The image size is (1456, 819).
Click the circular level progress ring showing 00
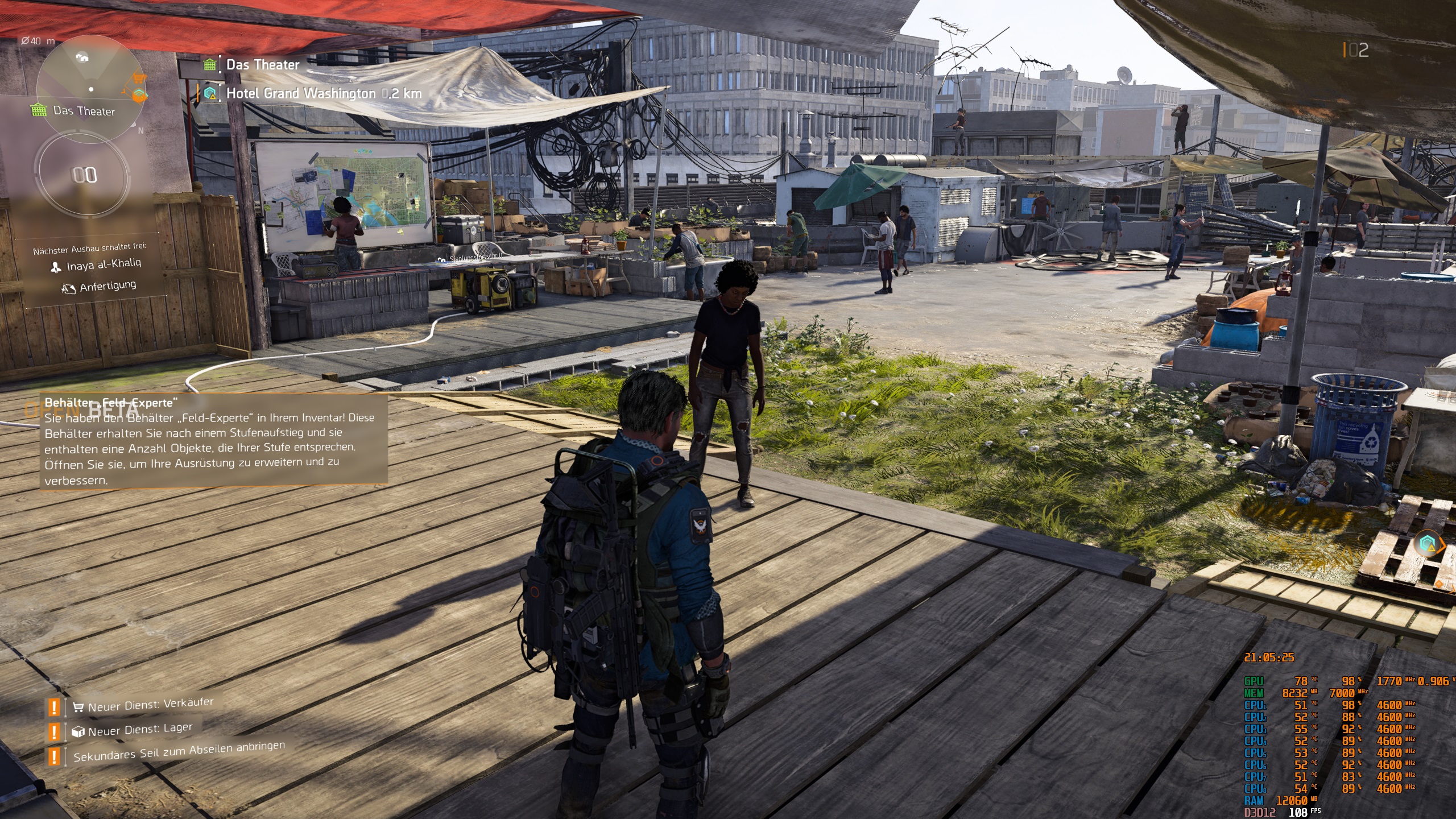click(x=82, y=175)
